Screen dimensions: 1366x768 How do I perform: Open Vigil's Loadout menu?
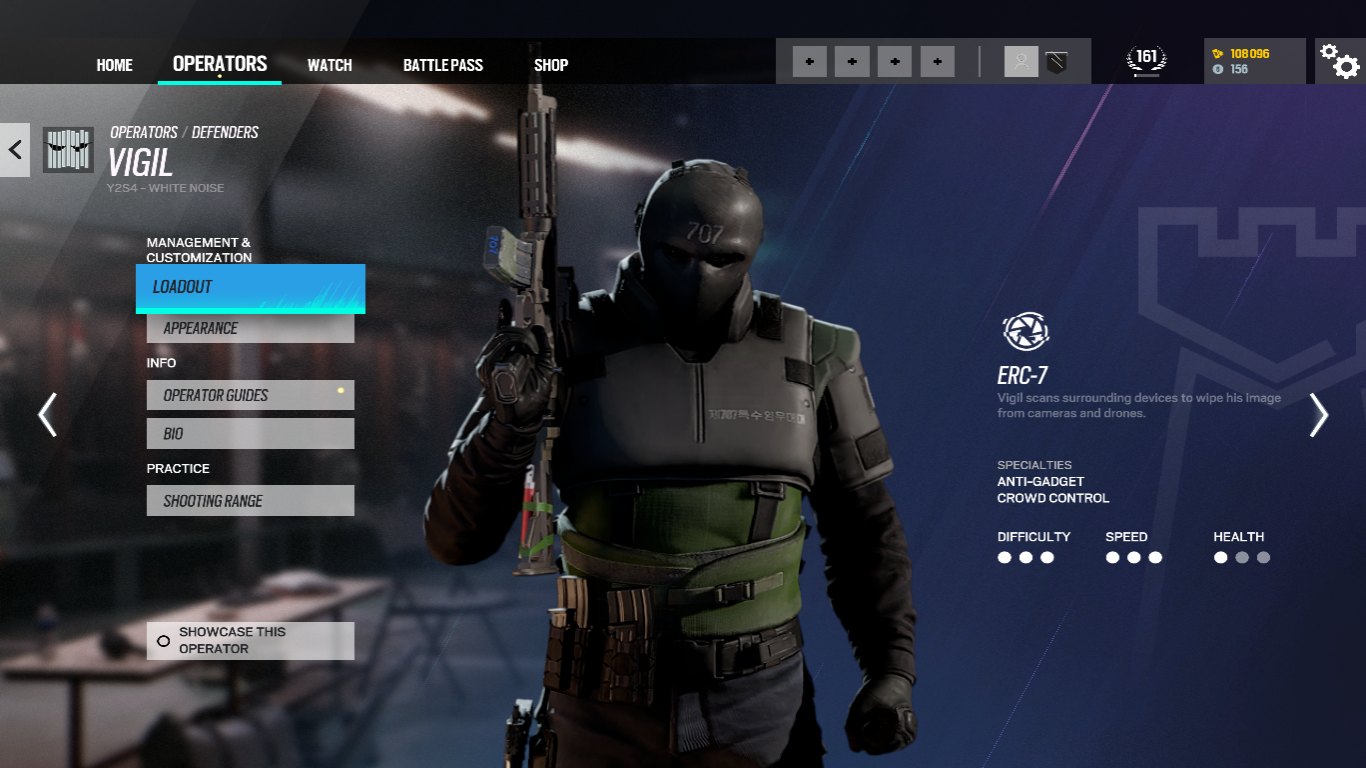tap(250, 288)
